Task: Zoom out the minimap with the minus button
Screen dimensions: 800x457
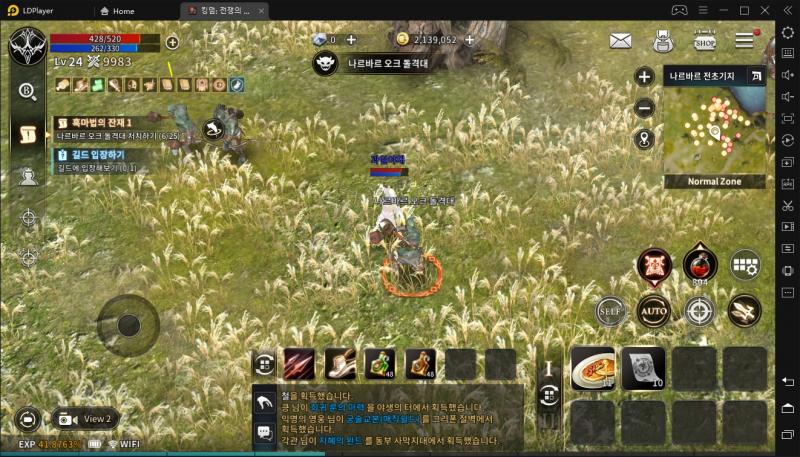Action: pyautogui.click(x=645, y=108)
